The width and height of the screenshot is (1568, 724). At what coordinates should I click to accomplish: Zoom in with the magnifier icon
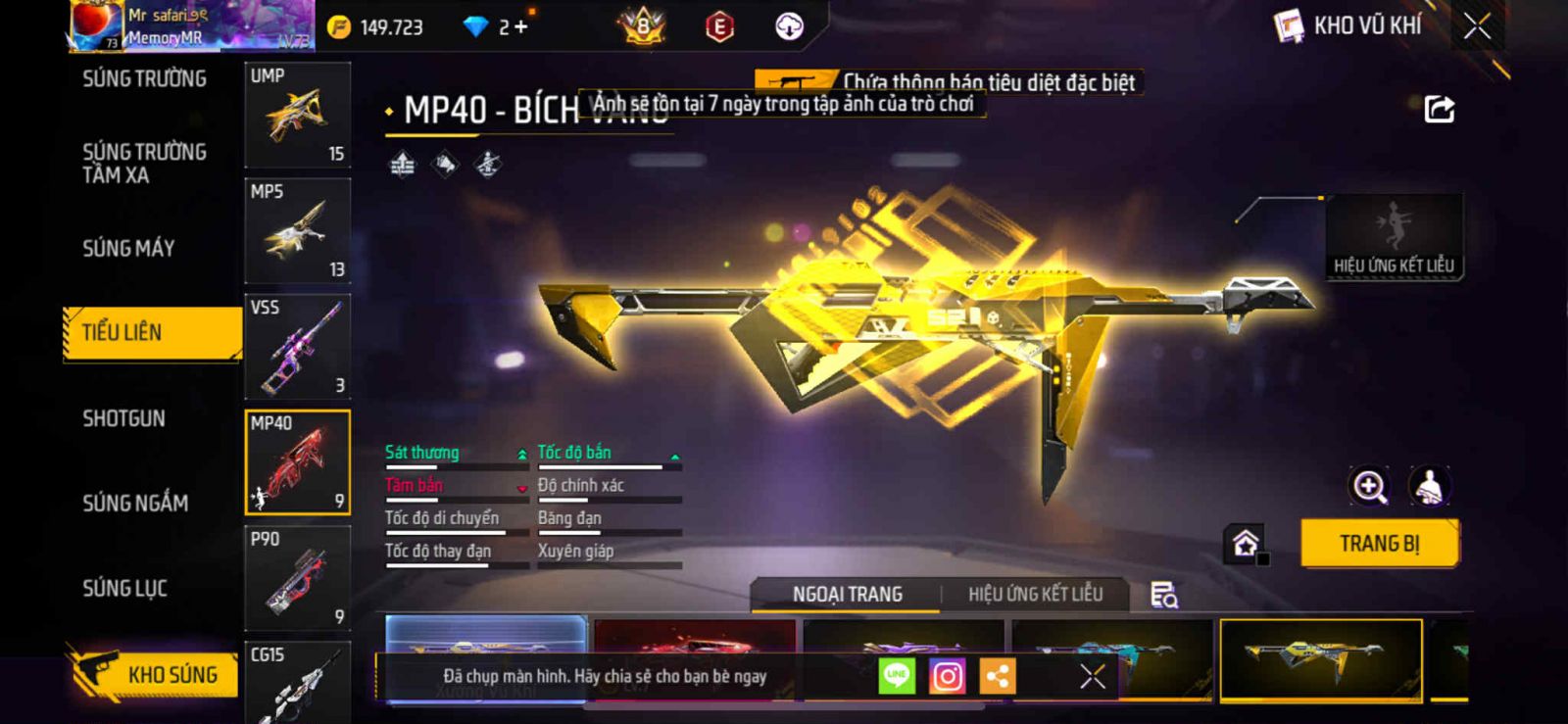(1369, 486)
